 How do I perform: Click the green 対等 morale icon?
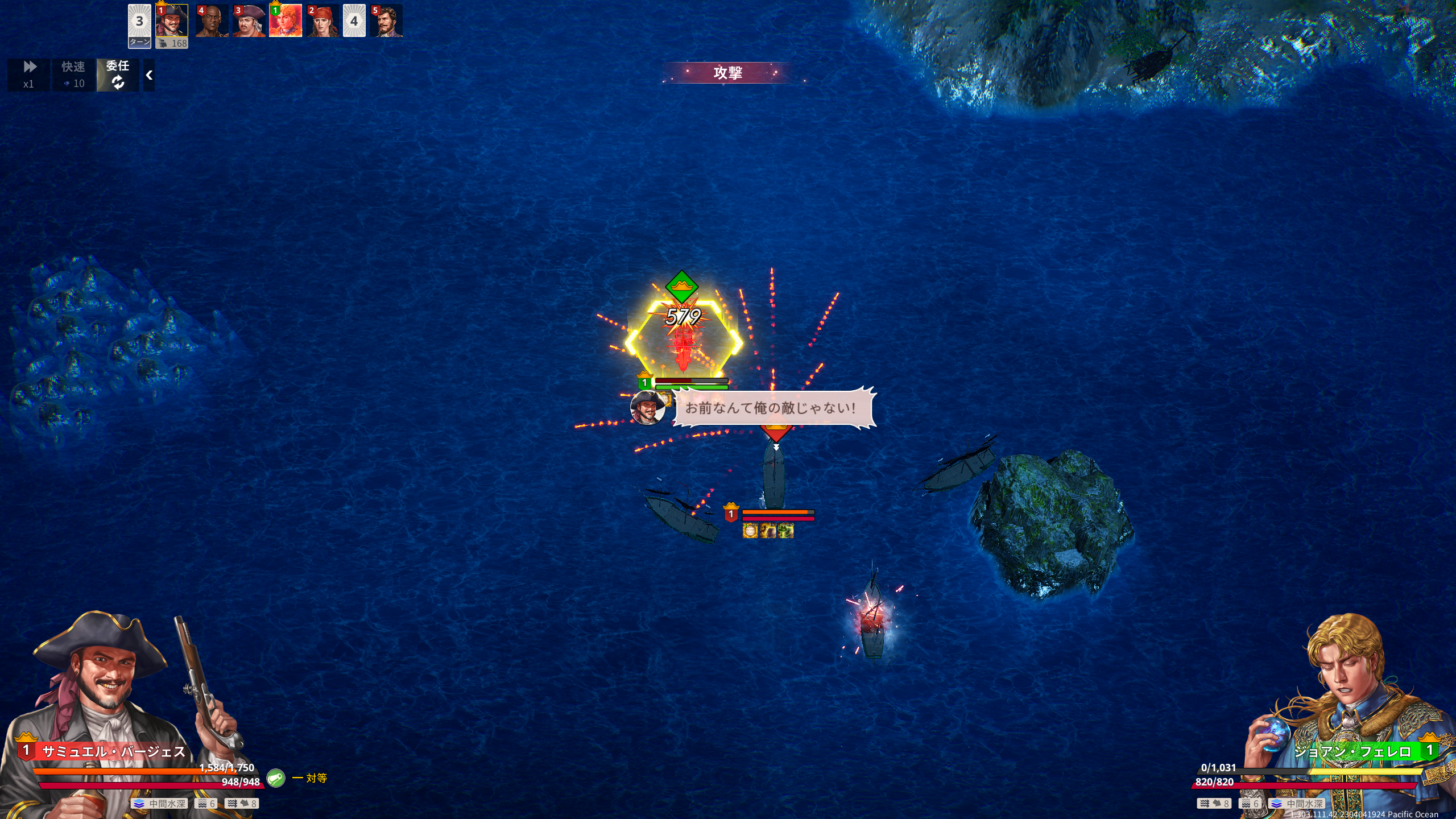coord(276,777)
